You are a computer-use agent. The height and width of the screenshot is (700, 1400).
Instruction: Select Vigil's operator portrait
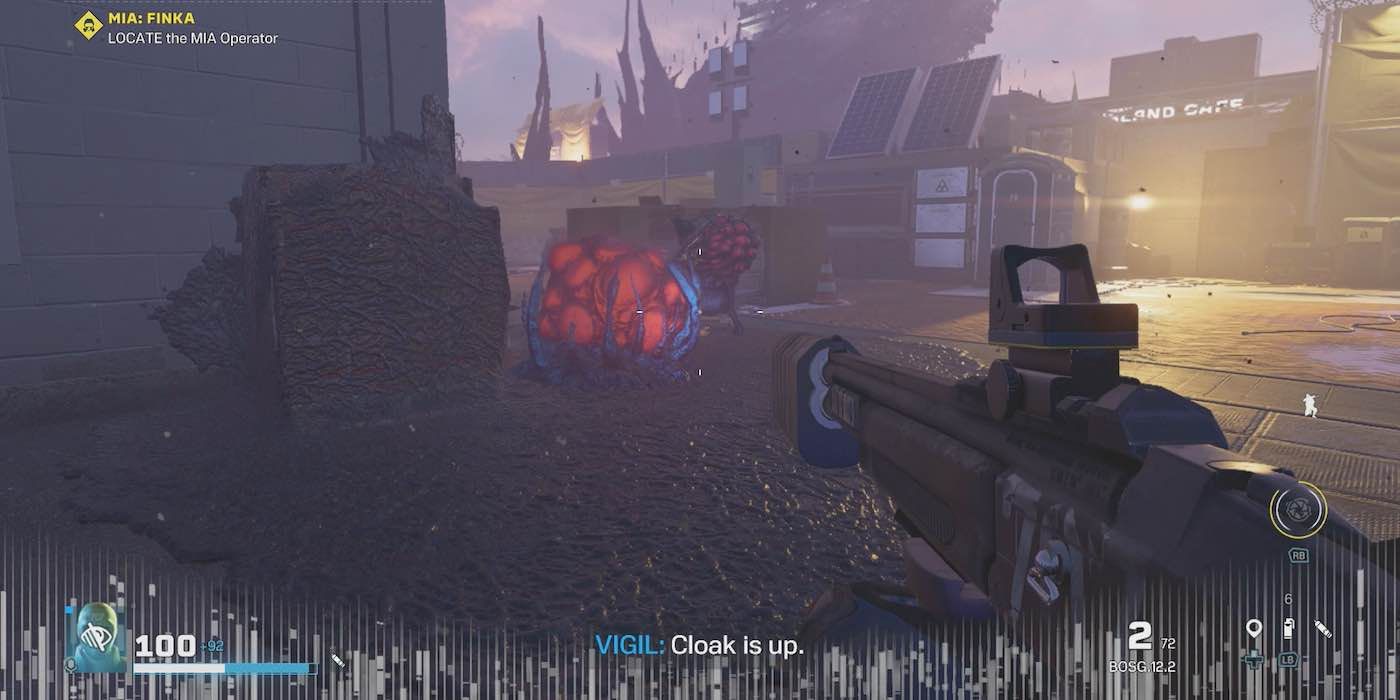pos(97,638)
